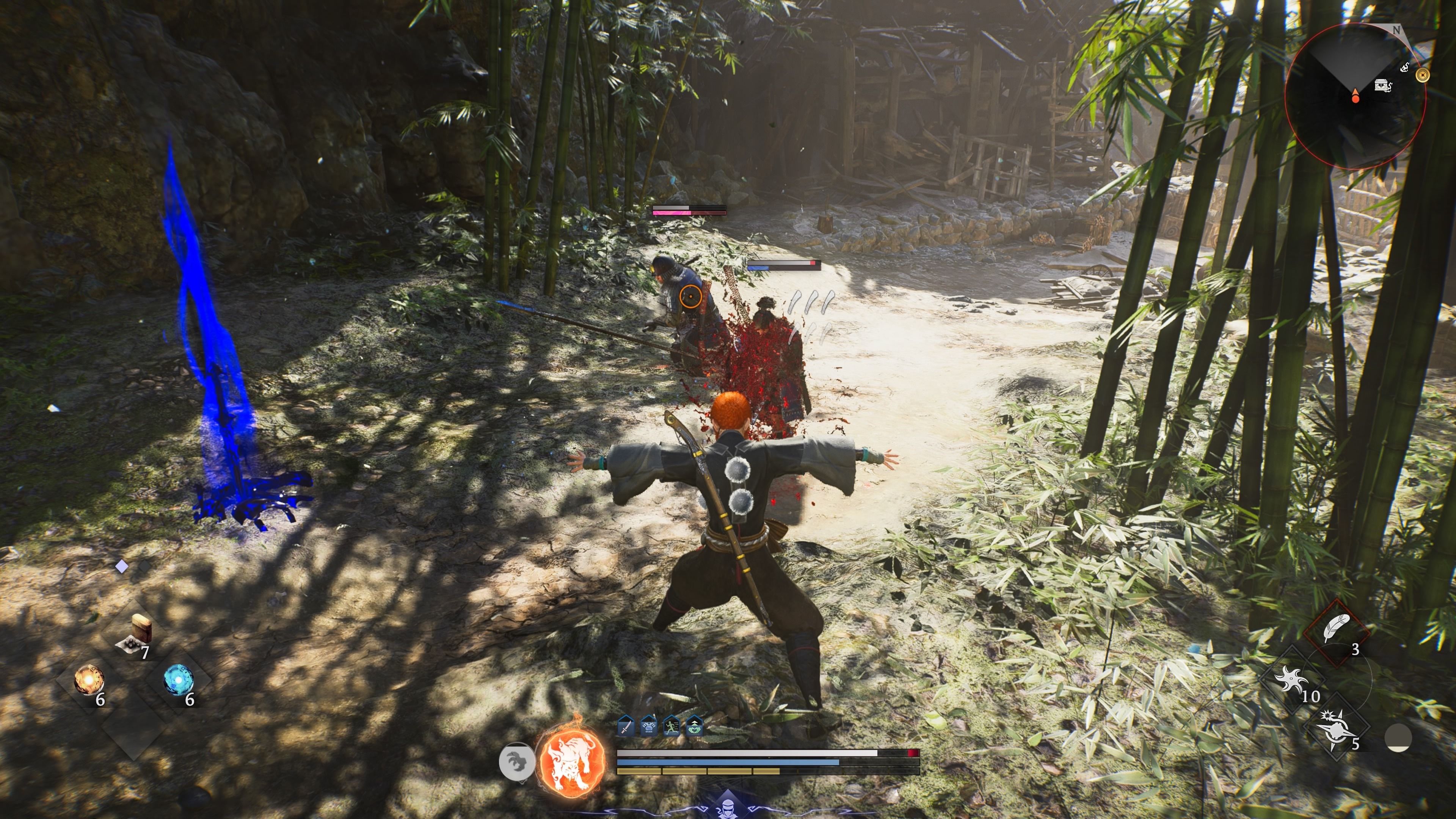Select the sword attack buff icon
Image resolution: width=1456 pixels, height=819 pixels.
(626, 727)
